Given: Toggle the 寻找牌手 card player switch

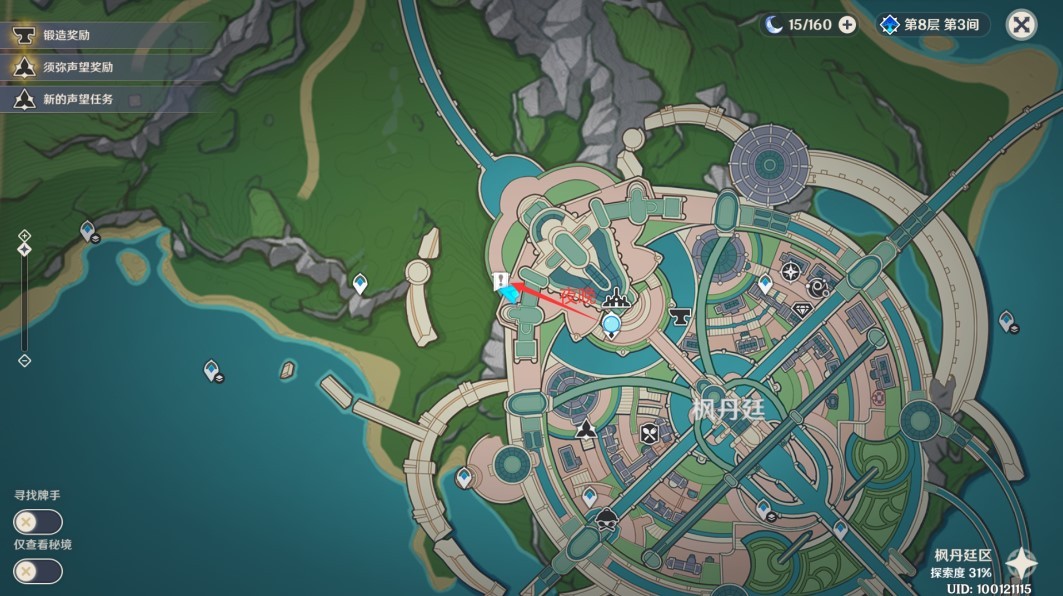Looking at the screenshot, I should 38,522.
